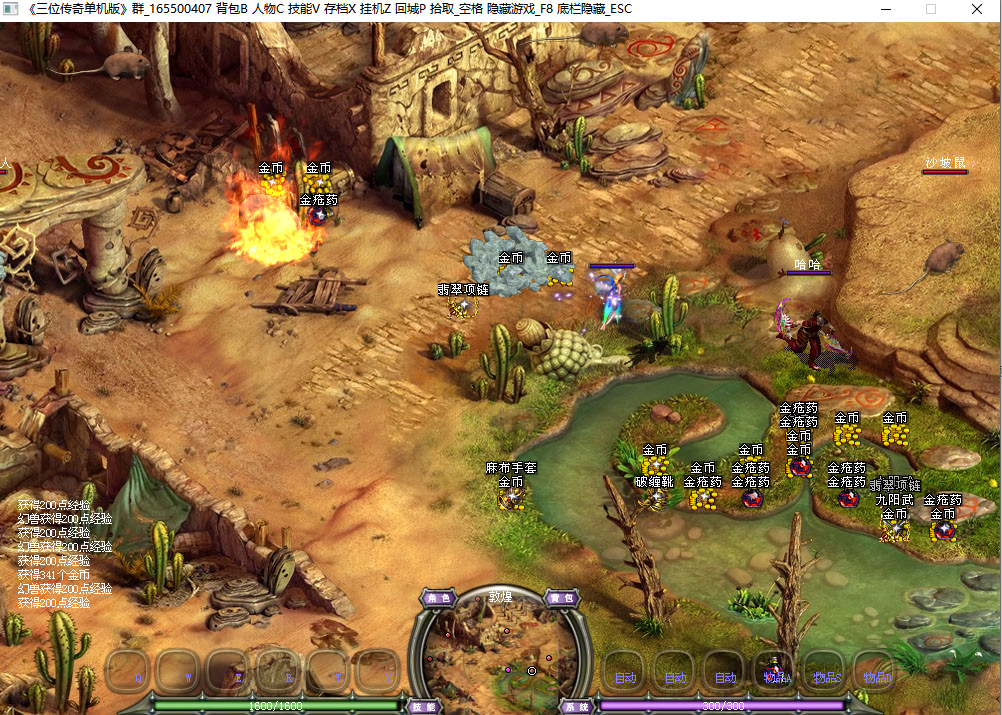Close the game window

(x=977, y=9)
